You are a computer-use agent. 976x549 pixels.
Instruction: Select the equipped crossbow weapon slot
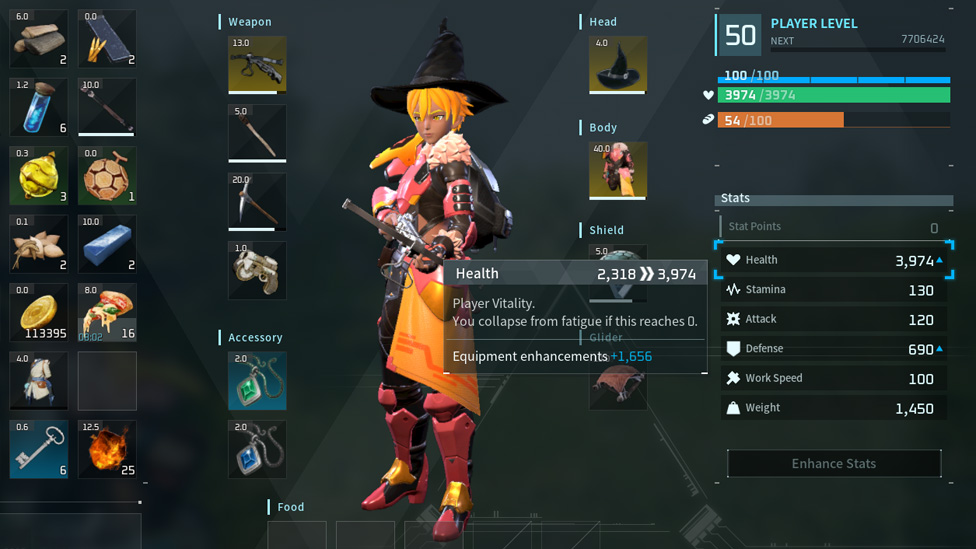pos(257,65)
